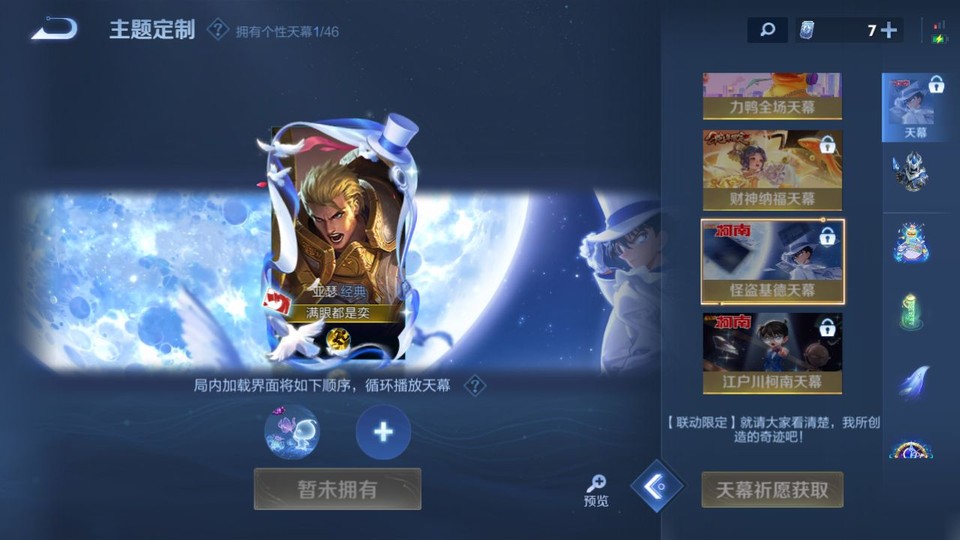
Task: Add more tickets with plus button
Action: pos(887,30)
